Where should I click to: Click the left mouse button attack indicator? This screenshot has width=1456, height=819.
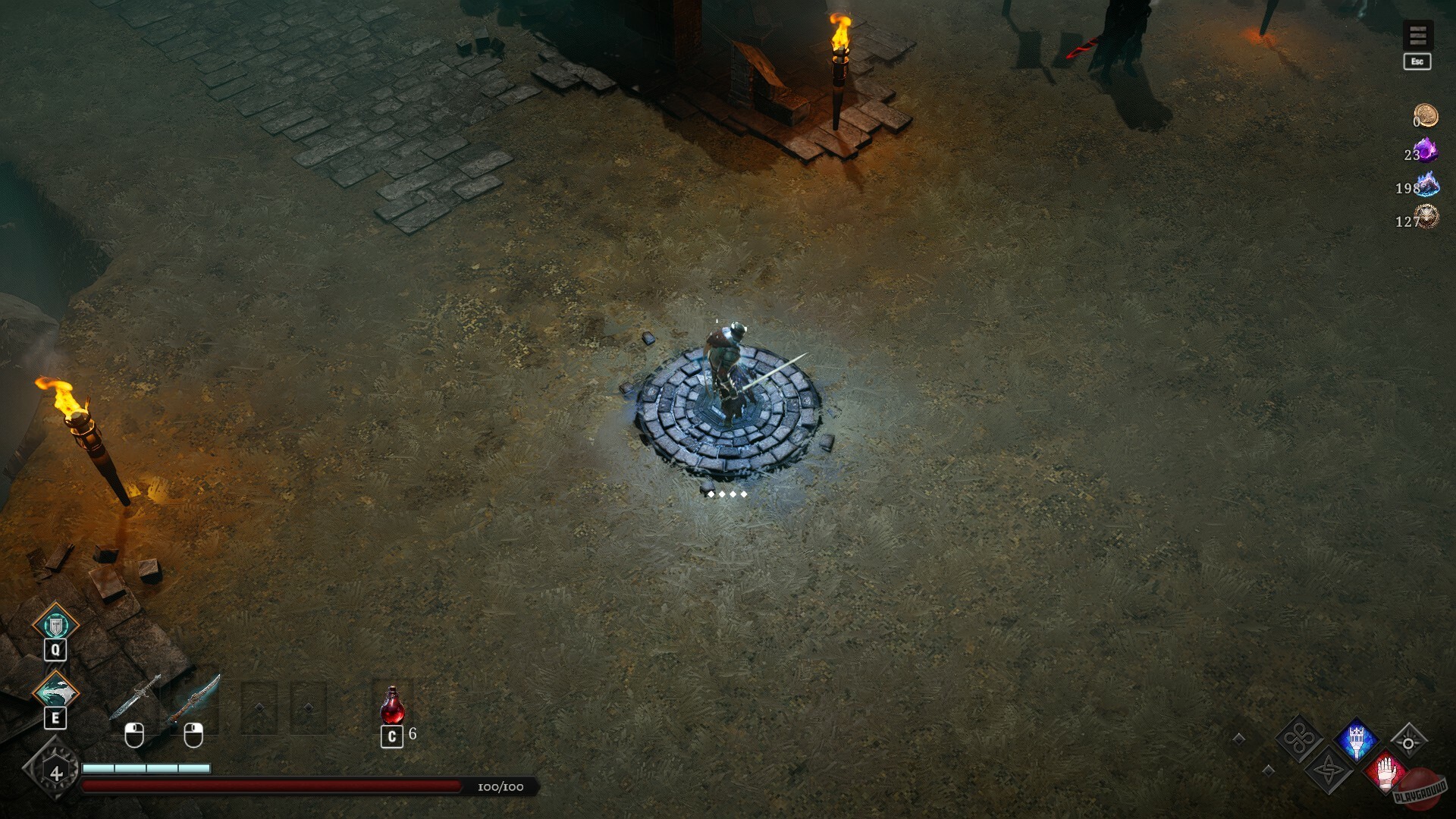point(136,734)
